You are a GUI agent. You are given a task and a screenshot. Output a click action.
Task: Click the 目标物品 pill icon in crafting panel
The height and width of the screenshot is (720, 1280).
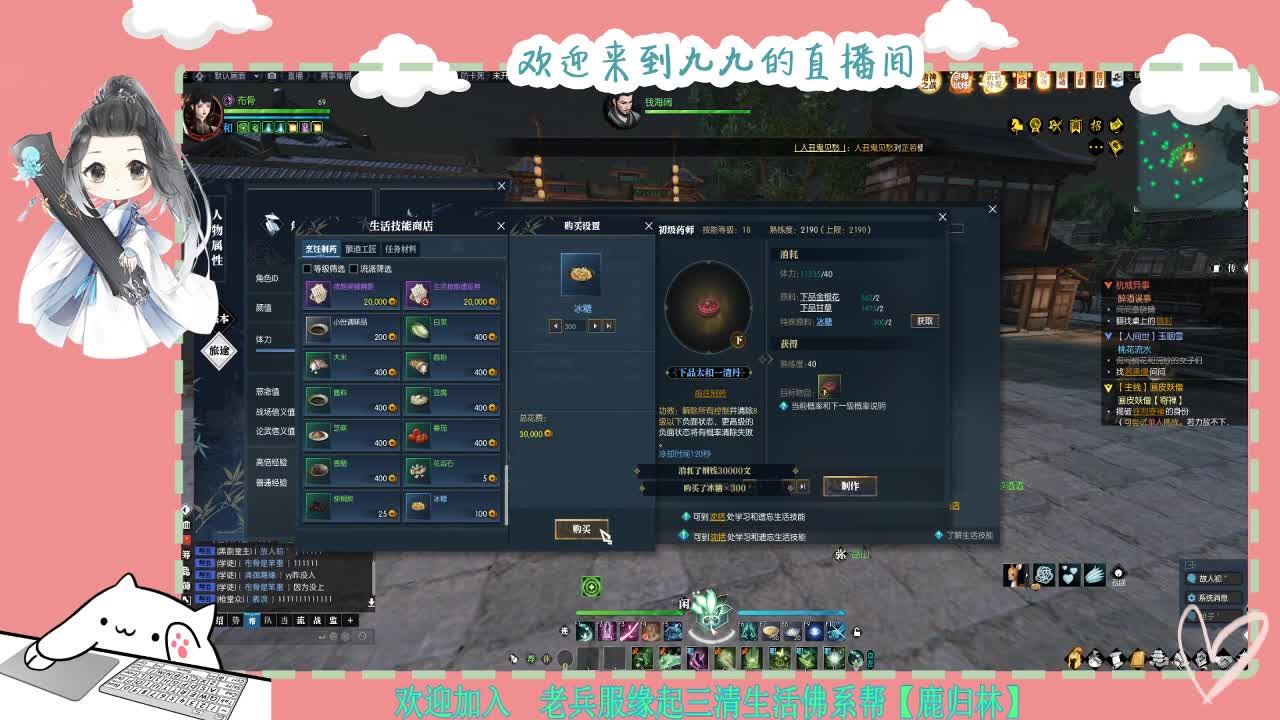pyautogui.click(x=829, y=386)
